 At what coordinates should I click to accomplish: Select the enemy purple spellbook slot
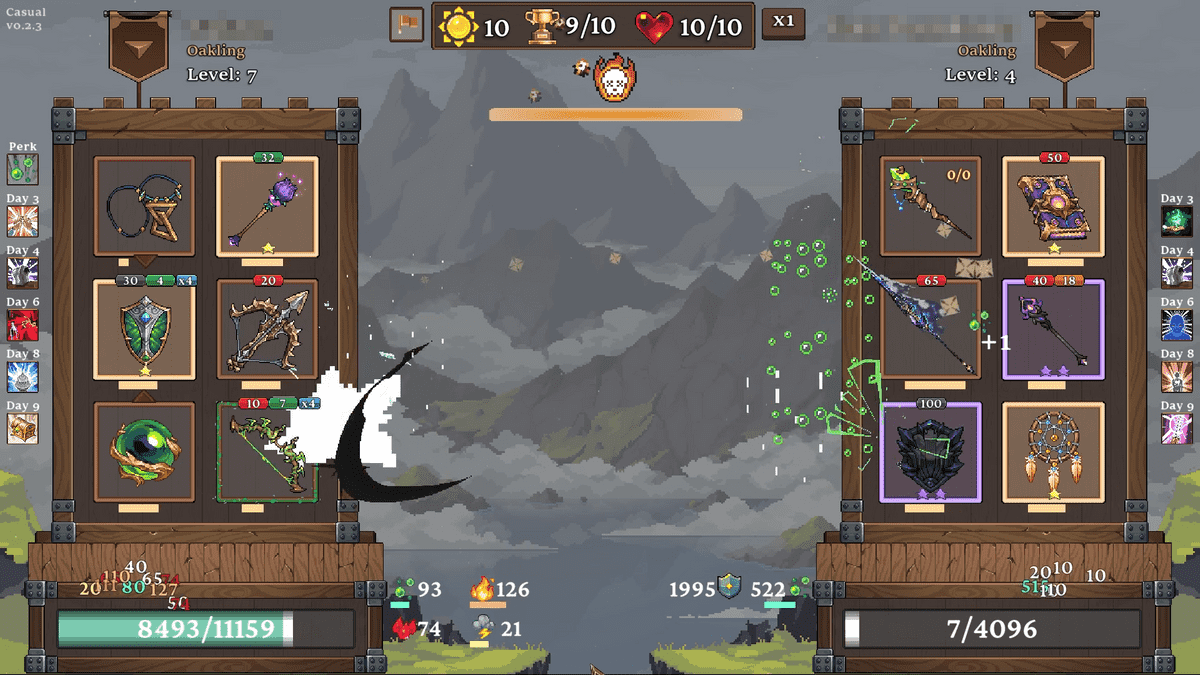click(1053, 207)
